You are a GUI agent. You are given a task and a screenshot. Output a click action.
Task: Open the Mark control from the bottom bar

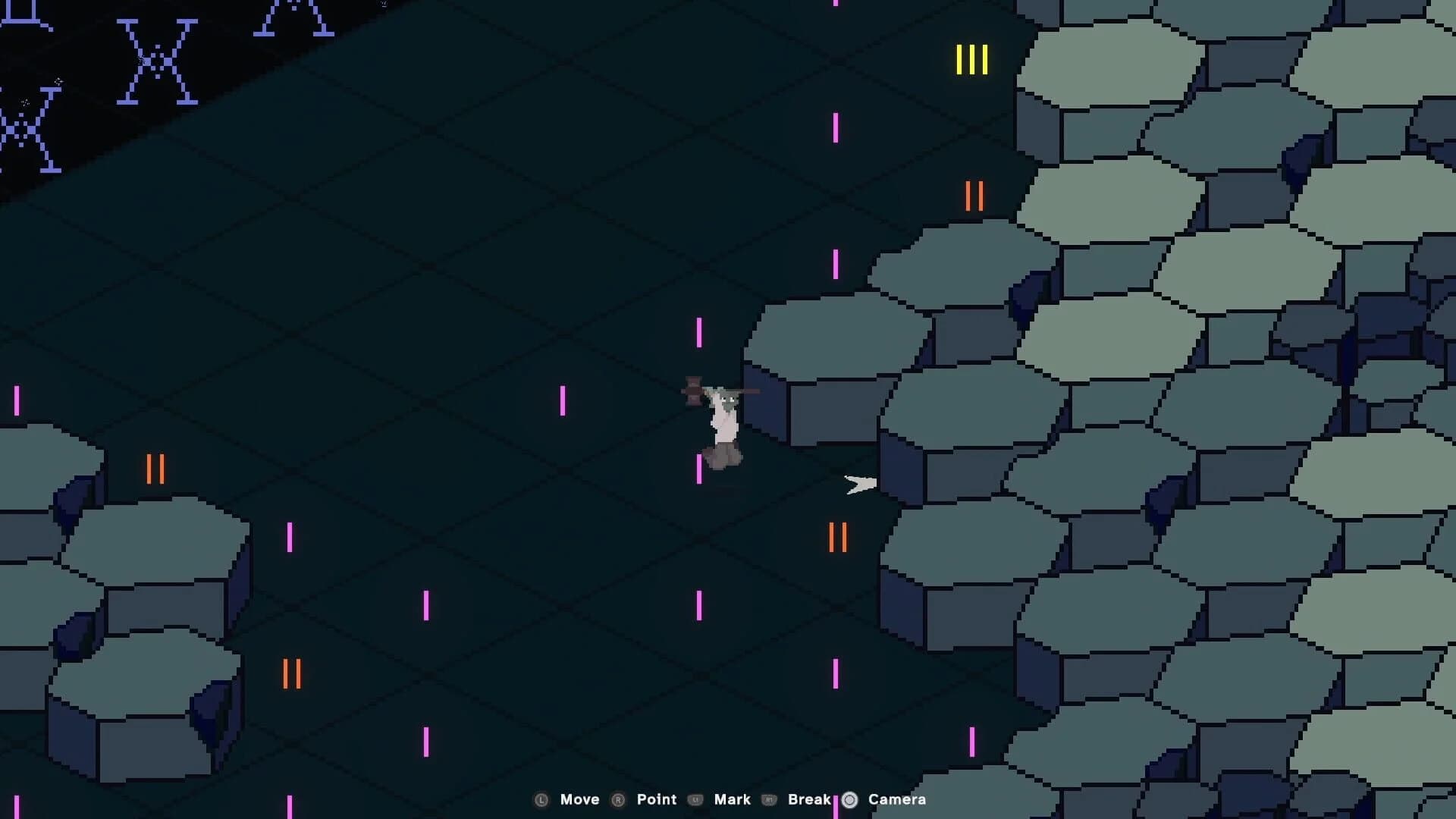[733, 799]
